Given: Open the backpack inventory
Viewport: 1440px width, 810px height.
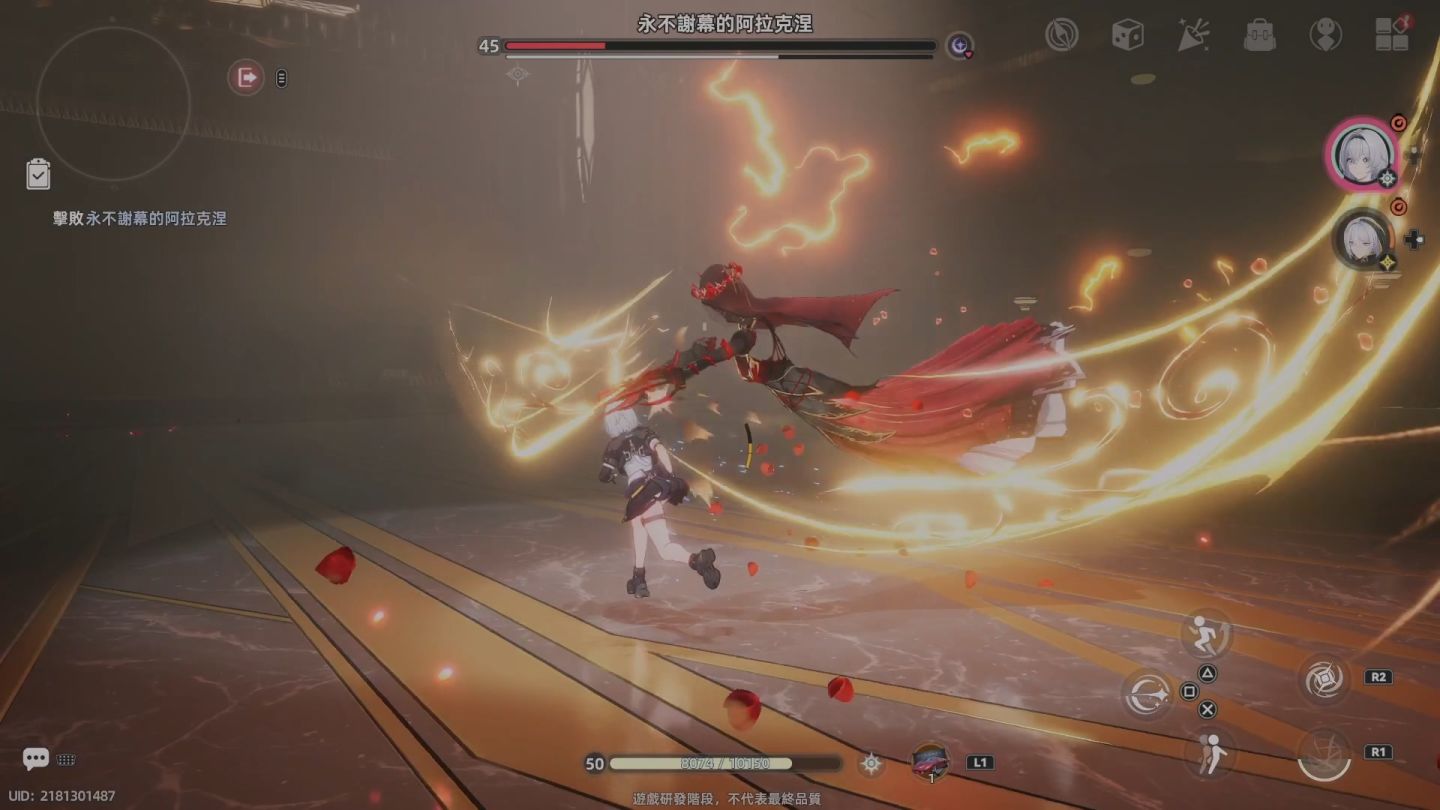Looking at the screenshot, I should click(1259, 35).
